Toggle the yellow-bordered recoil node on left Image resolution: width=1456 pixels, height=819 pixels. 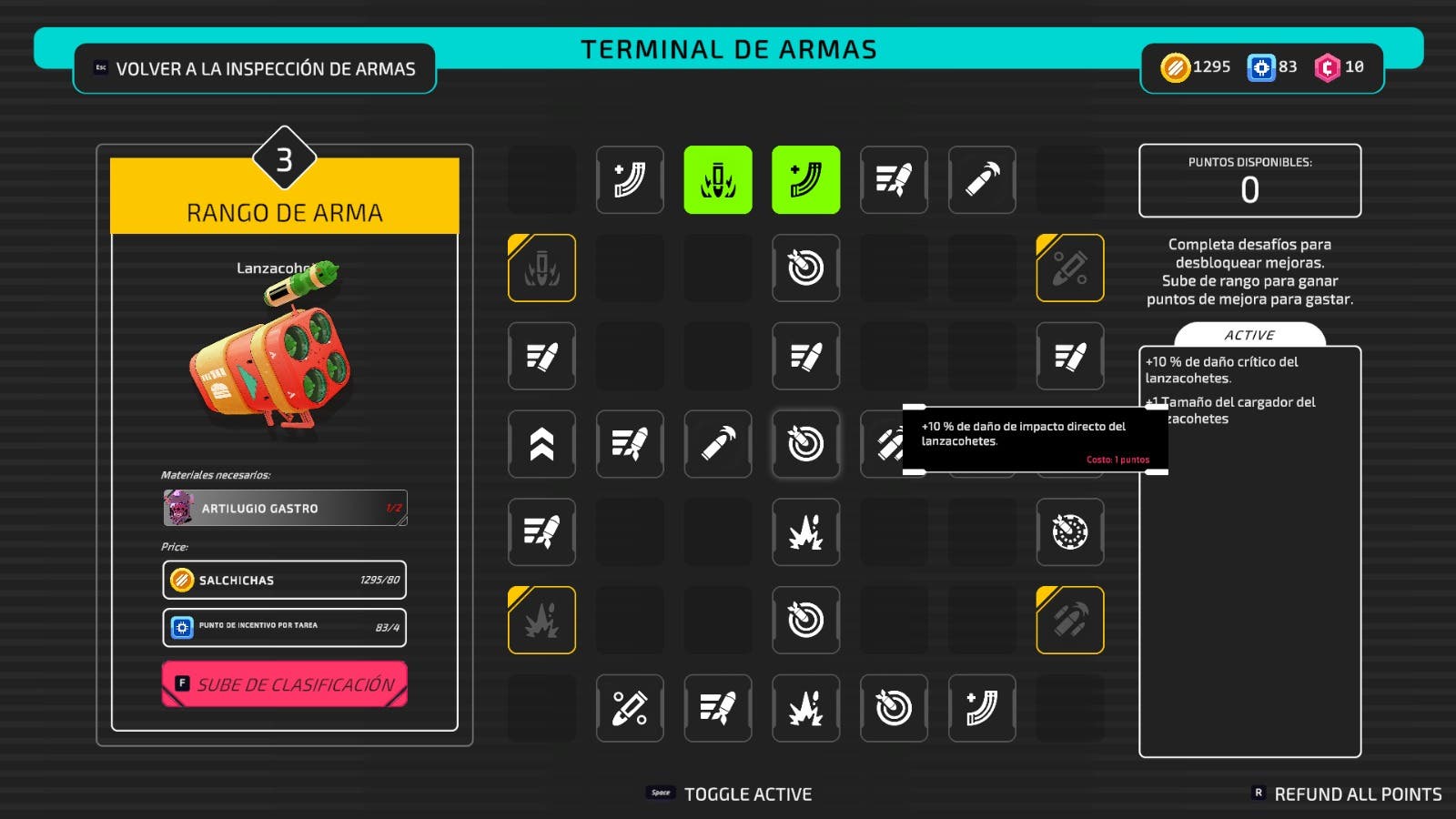(x=541, y=268)
